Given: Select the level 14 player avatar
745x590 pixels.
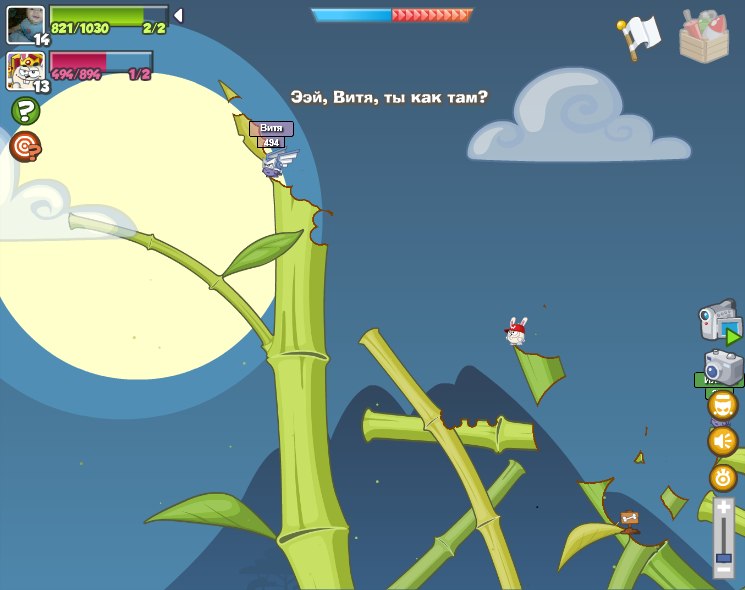Looking at the screenshot, I should 25,25.
